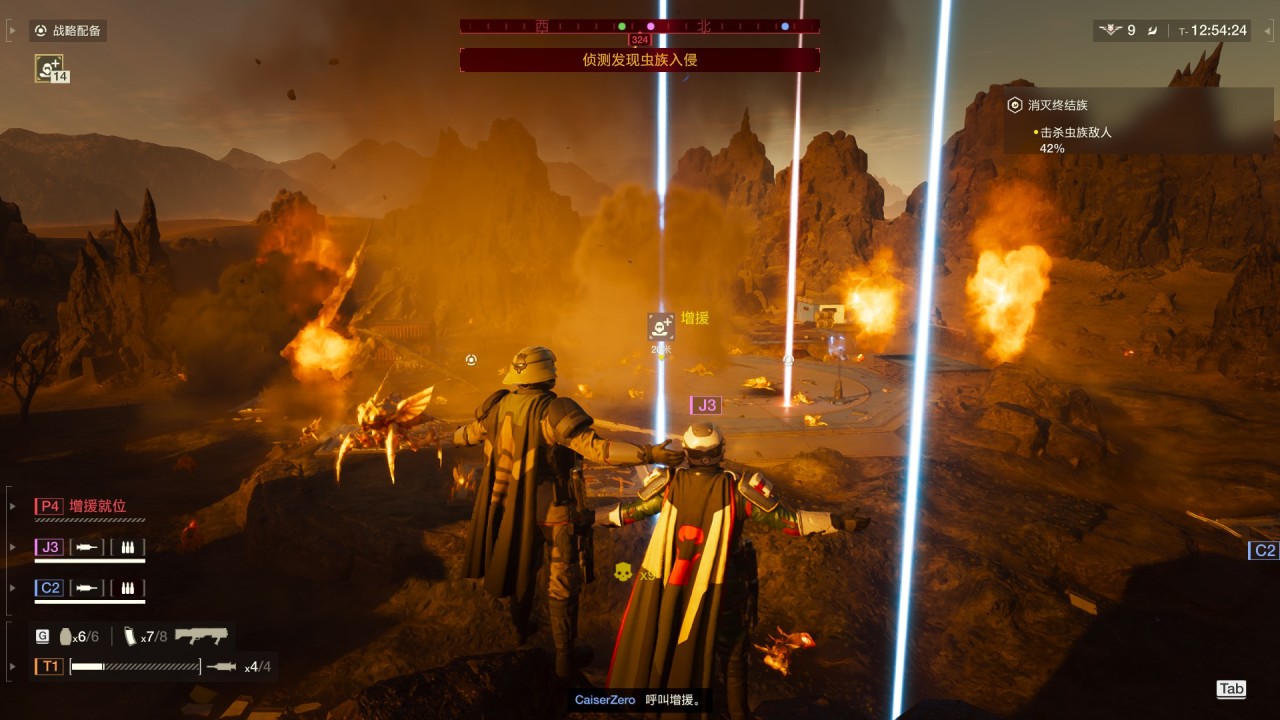The width and height of the screenshot is (1280, 720).
Task: Choose the J3 squad member row
Action: pos(90,548)
